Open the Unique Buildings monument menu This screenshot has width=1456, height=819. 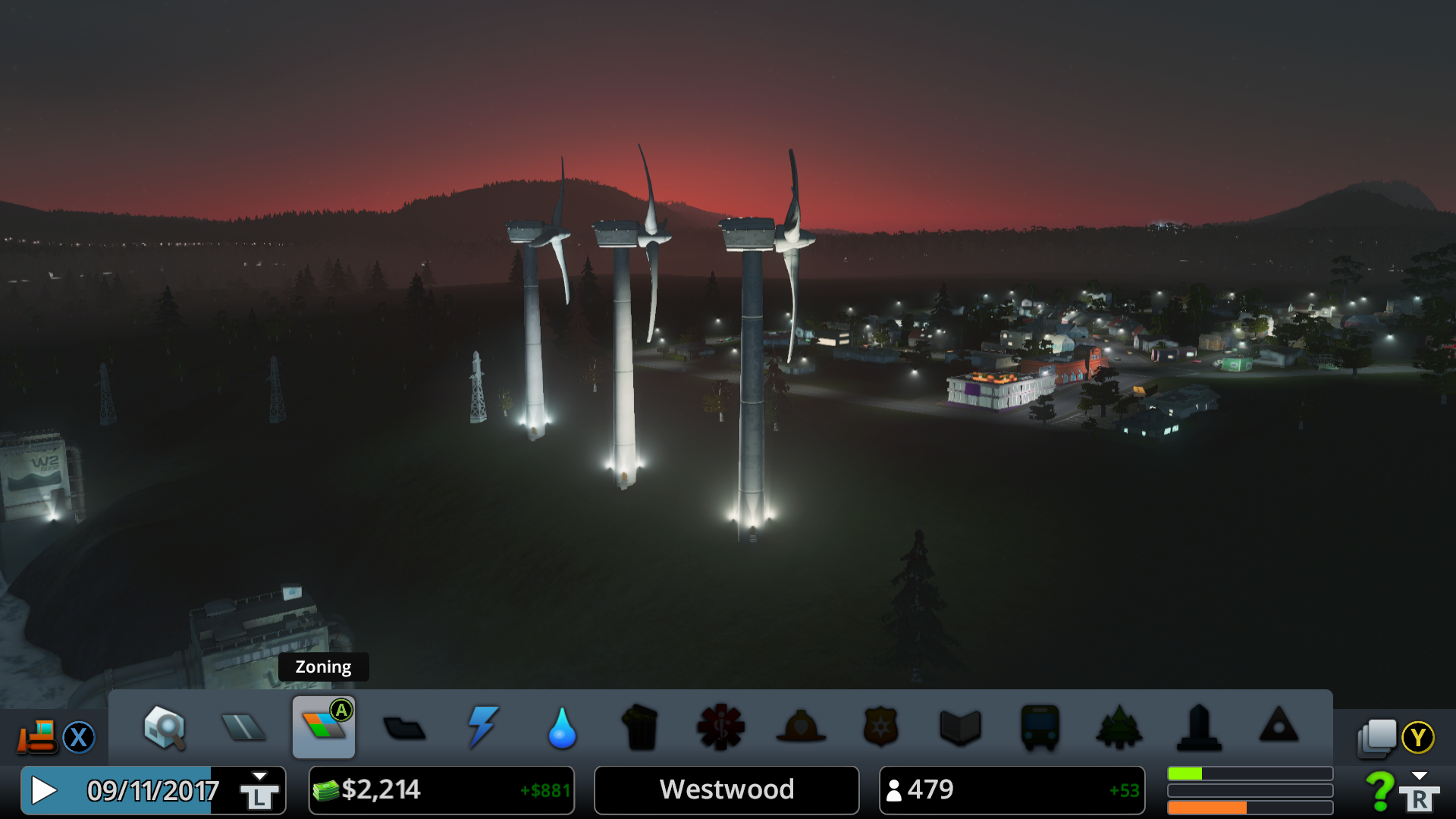pyautogui.click(x=1199, y=728)
